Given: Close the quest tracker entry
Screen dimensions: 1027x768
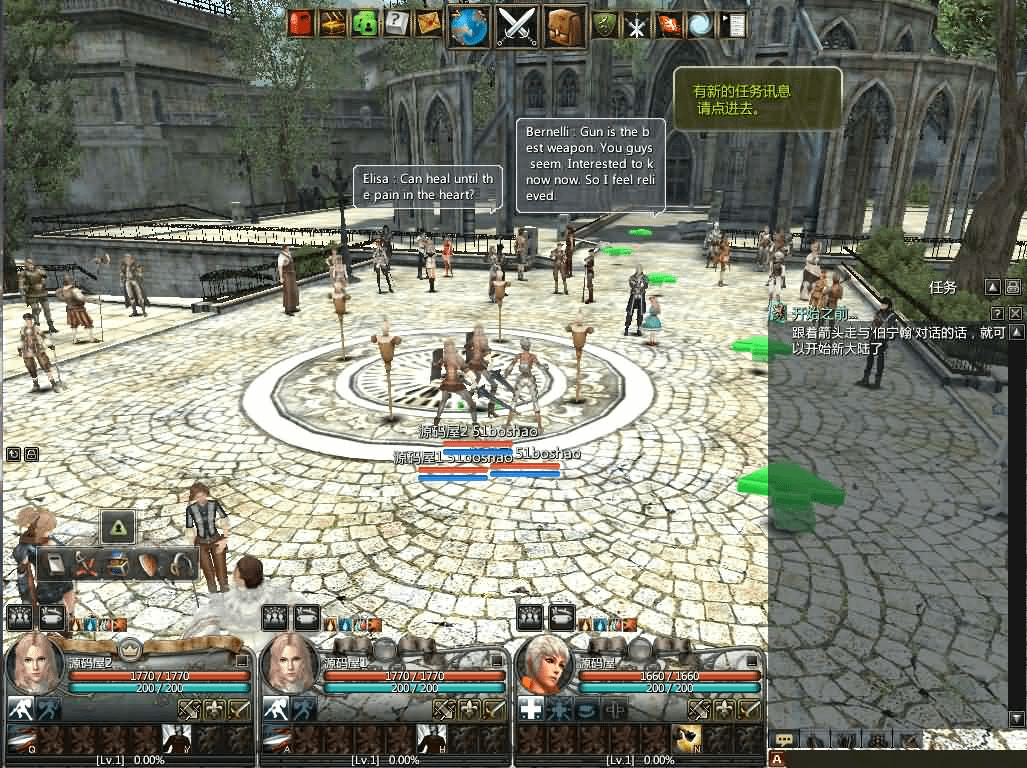Looking at the screenshot, I should (1015, 314).
